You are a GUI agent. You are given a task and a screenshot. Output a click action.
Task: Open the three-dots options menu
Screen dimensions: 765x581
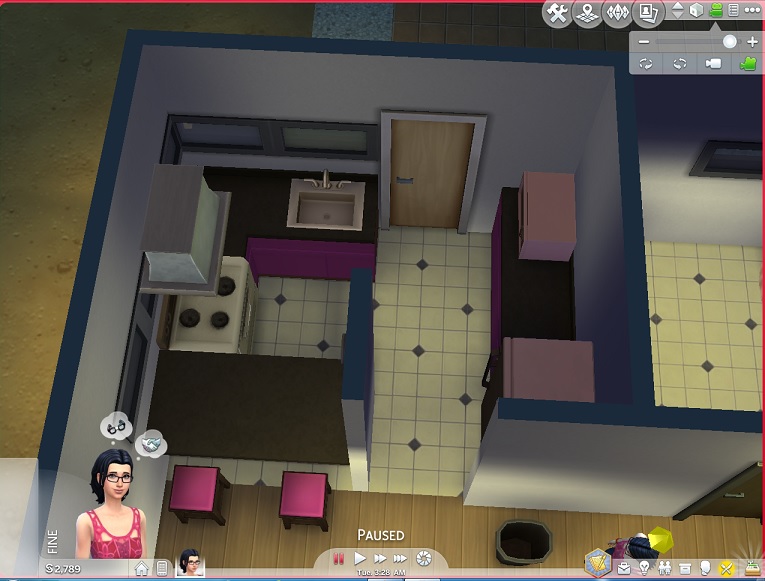(752, 11)
